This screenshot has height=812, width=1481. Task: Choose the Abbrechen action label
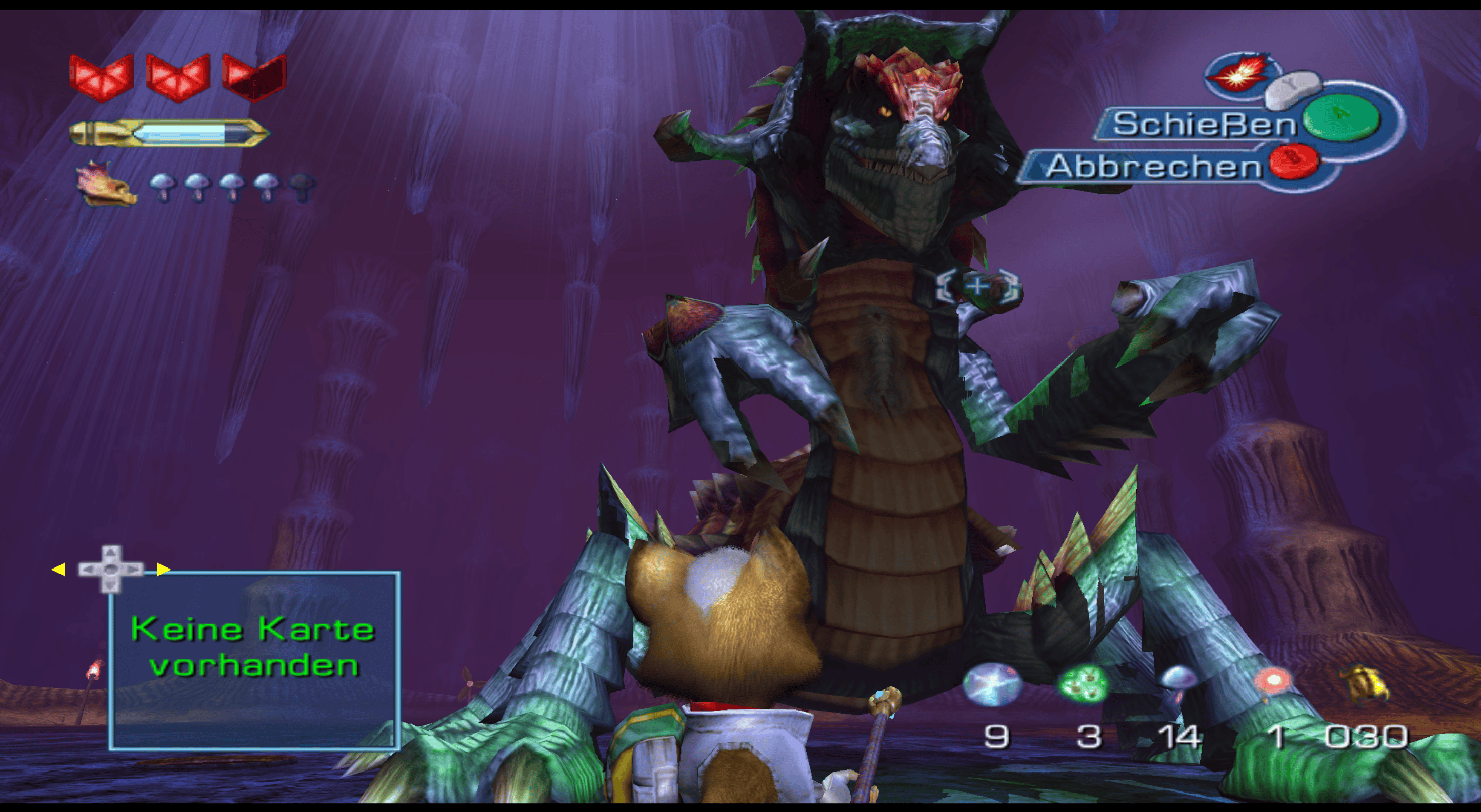point(1152,167)
